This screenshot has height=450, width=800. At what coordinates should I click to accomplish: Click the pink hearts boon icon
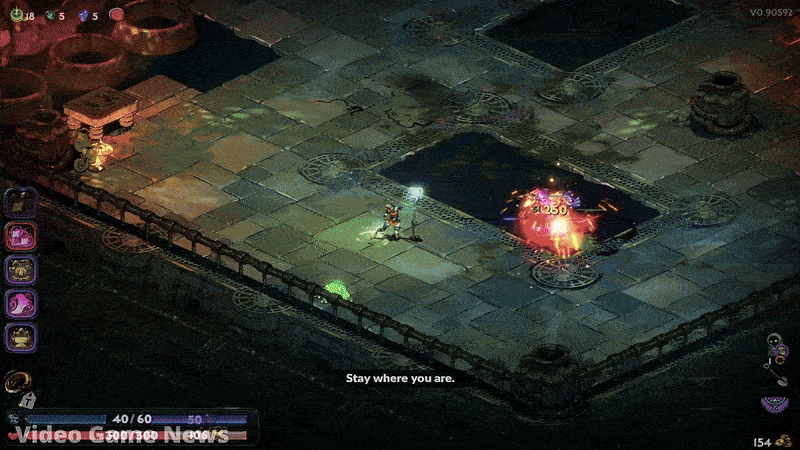[x=22, y=236]
